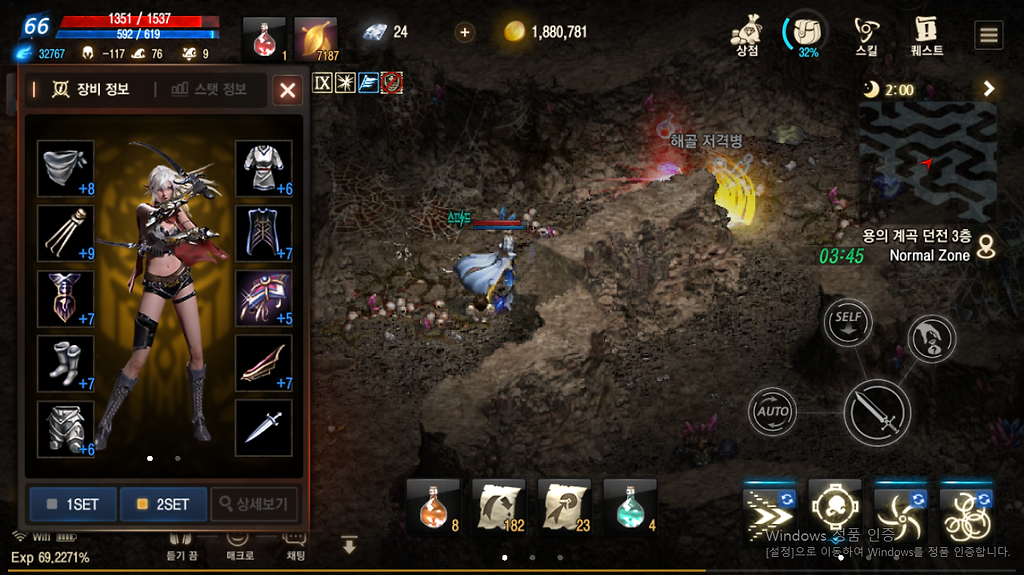The image size is (1024, 575).
Task: Close the equipment info panel
Action: pos(288,91)
